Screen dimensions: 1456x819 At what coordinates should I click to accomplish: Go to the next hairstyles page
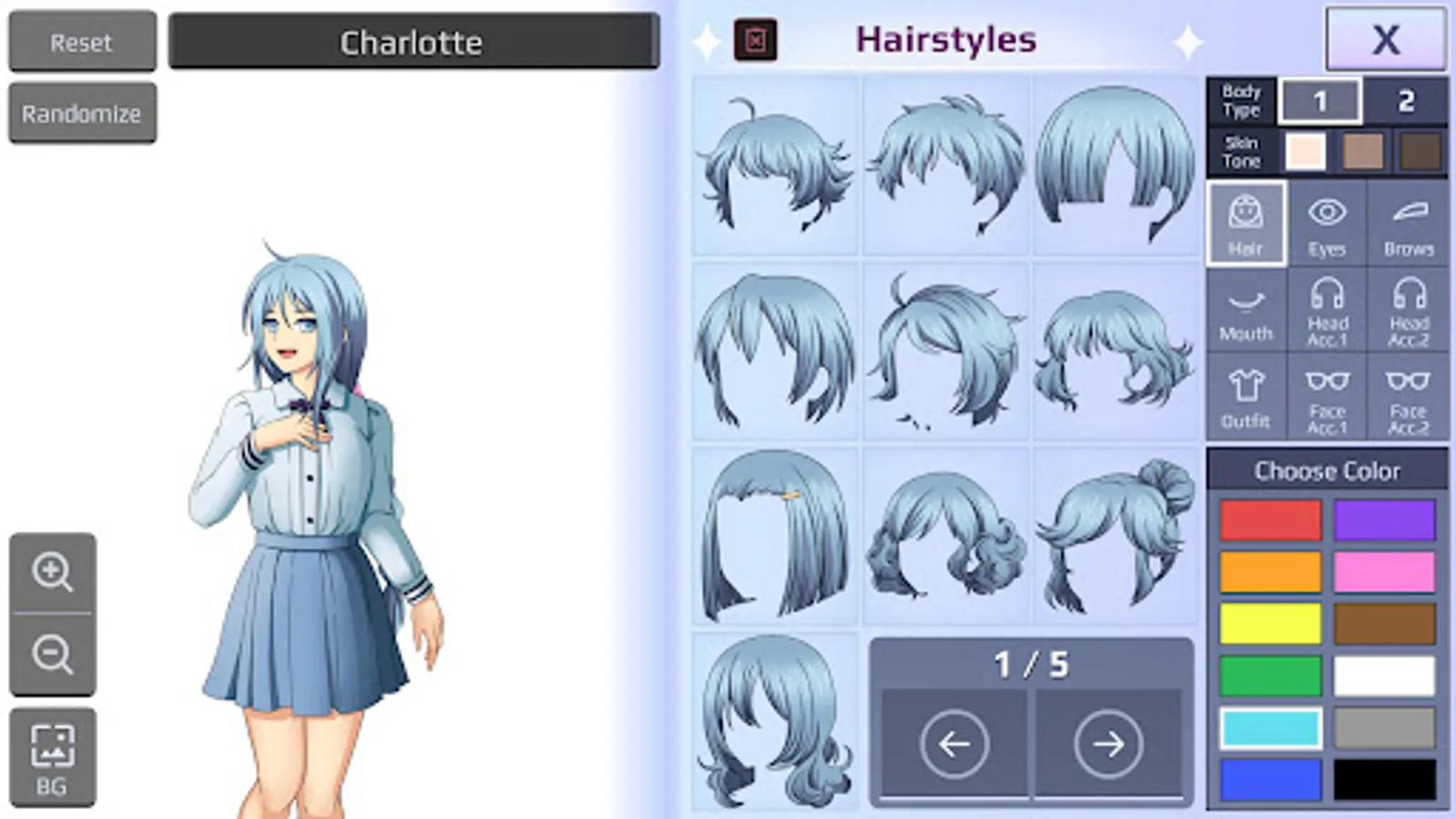pos(1107,744)
